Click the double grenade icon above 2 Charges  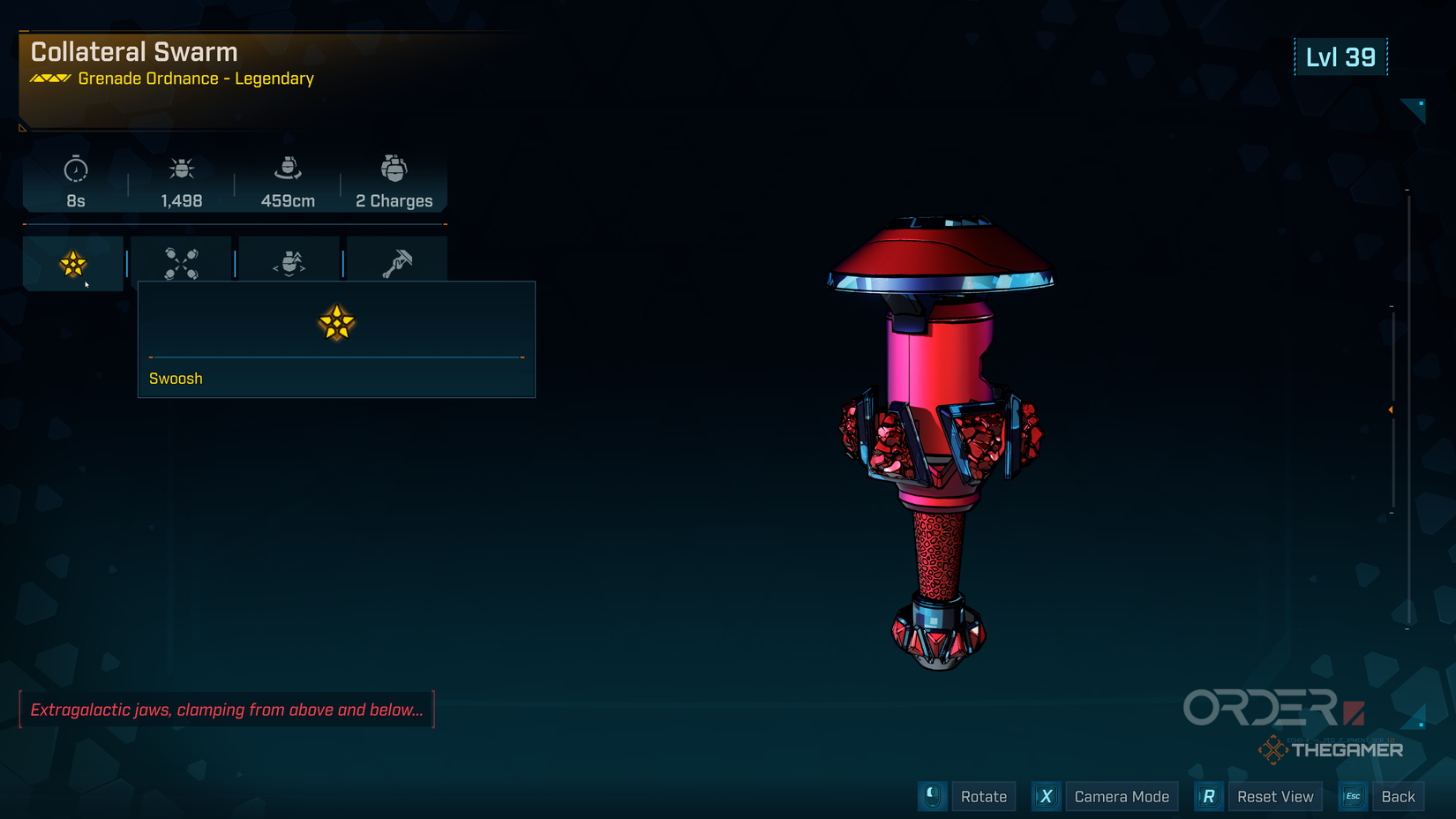(394, 169)
